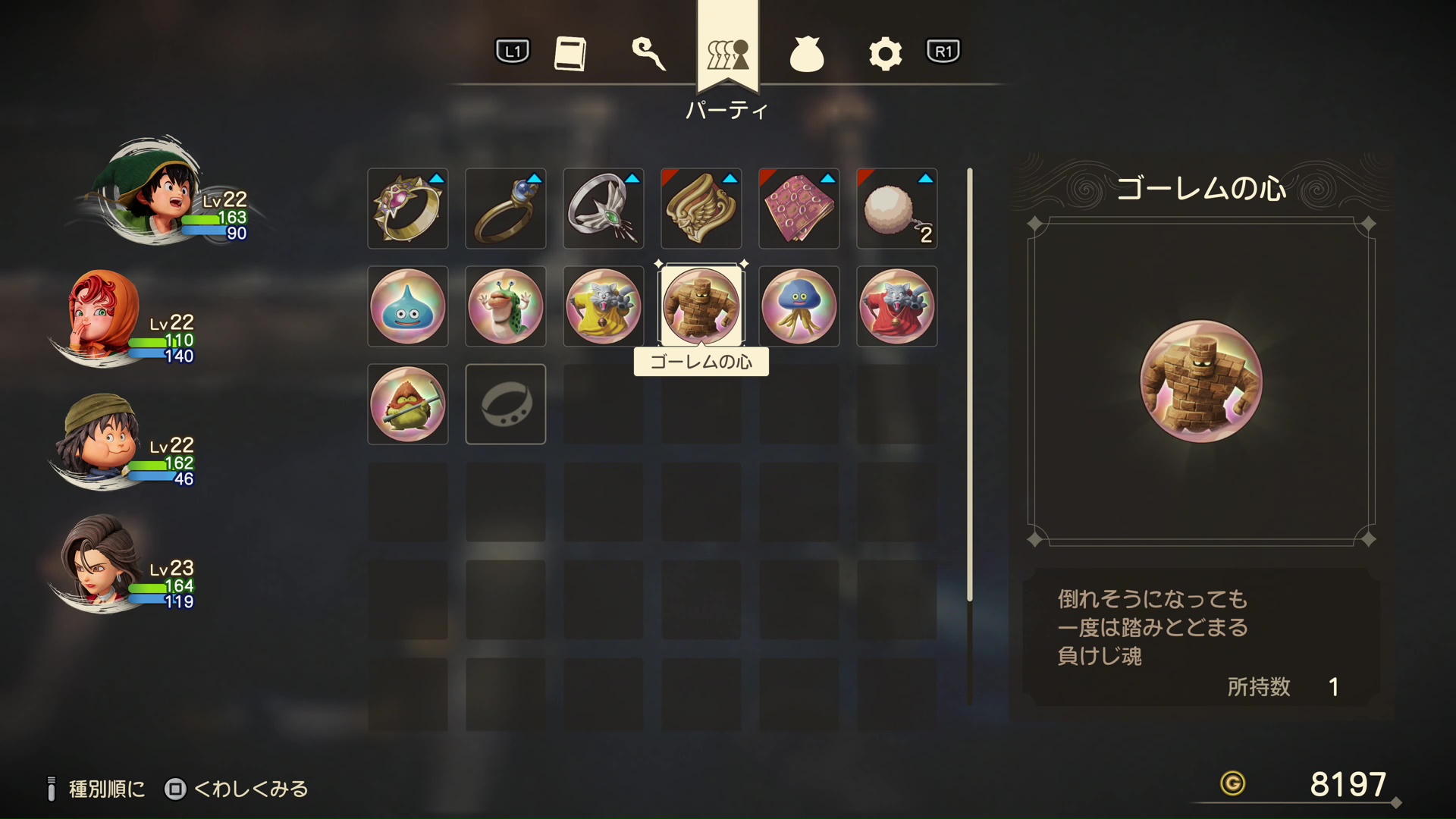Viewport: 1456px width, 819px height.
Task: Open the bag inventory icon in top menu
Action: coord(807,52)
